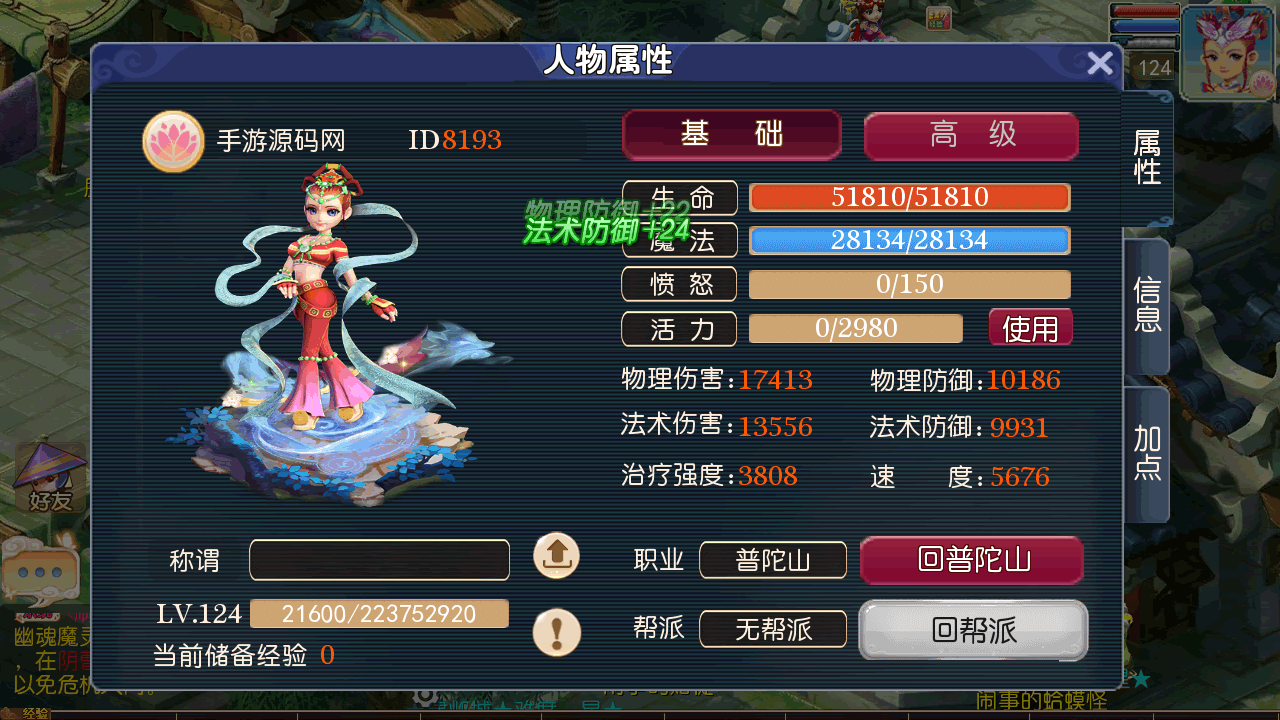Image resolution: width=1280 pixels, height=720 pixels.
Task: Switch to the 高级 stats view
Action: [x=971, y=136]
